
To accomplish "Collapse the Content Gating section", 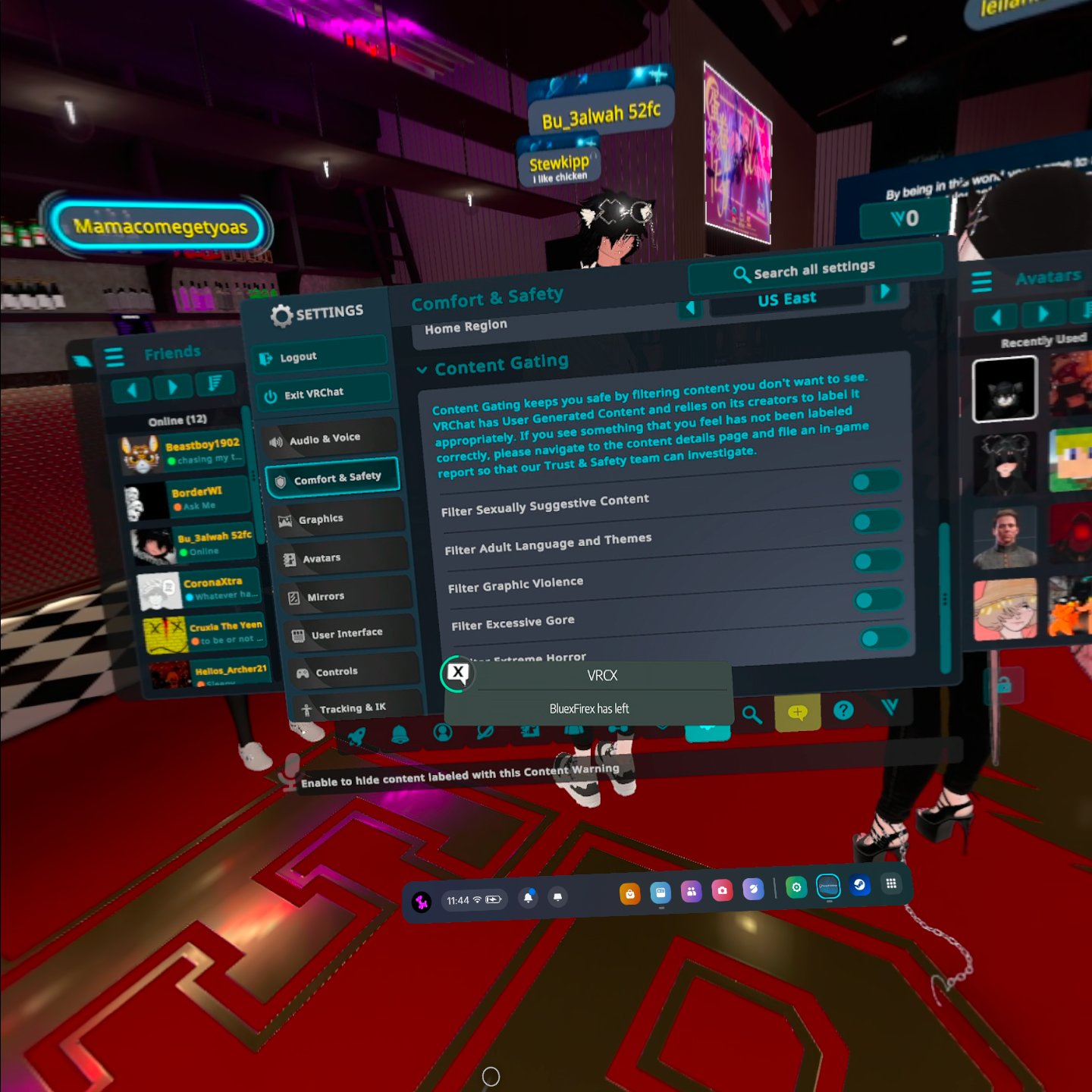I will [x=422, y=369].
